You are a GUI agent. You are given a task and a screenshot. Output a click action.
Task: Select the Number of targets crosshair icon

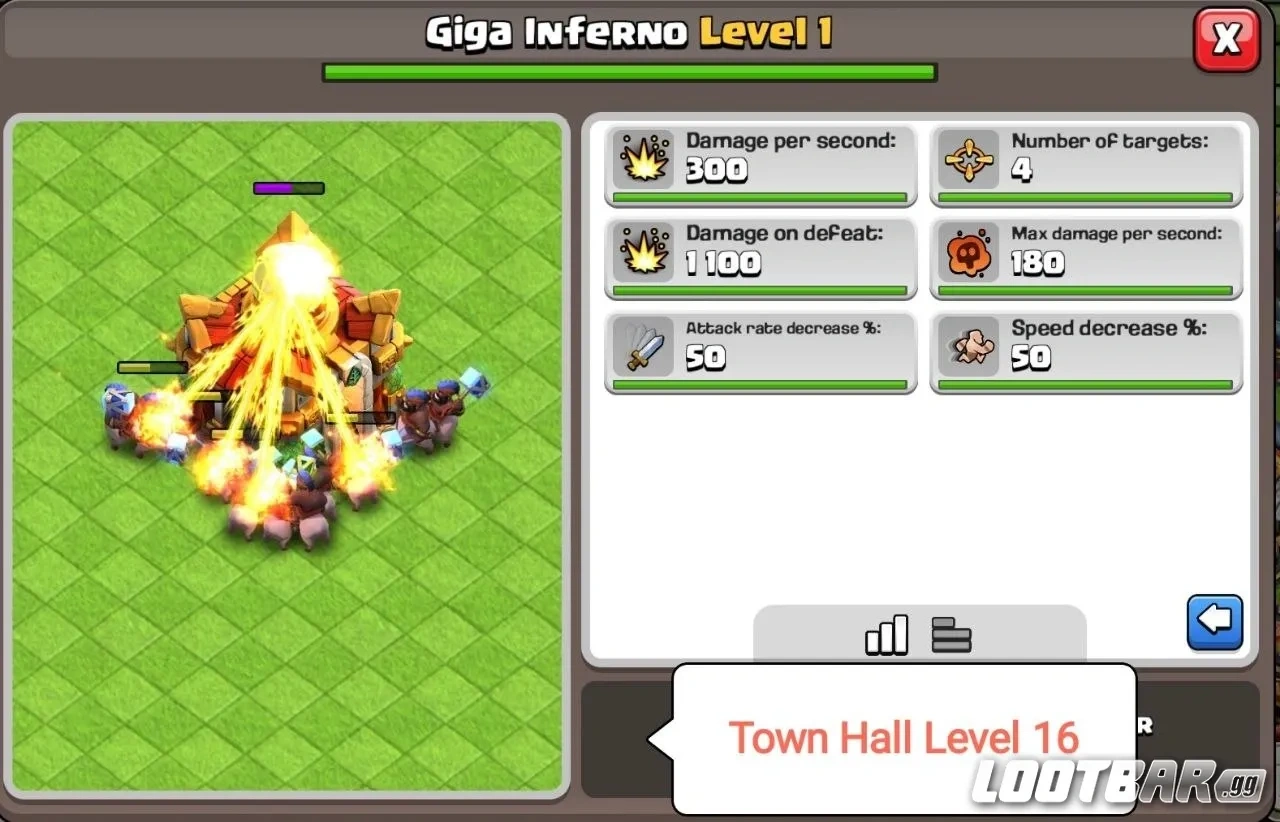[x=967, y=157]
